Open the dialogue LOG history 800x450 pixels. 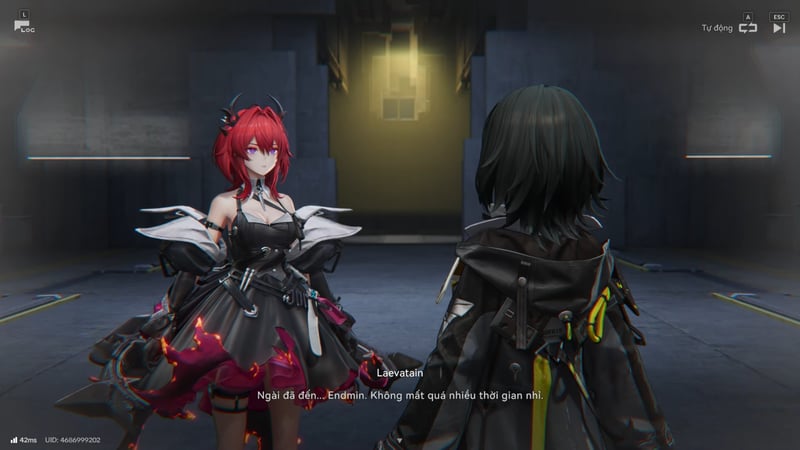point(22,25)
